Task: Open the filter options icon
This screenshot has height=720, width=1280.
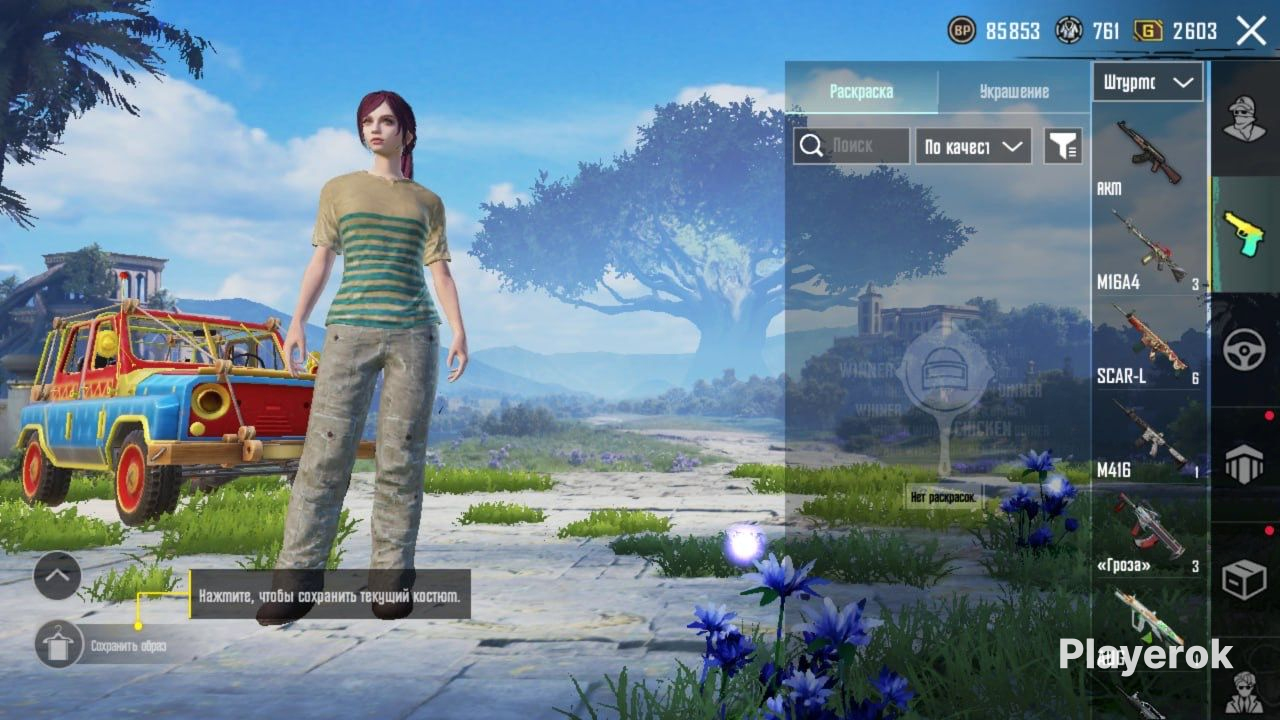Action: (x=1063, y=146)
